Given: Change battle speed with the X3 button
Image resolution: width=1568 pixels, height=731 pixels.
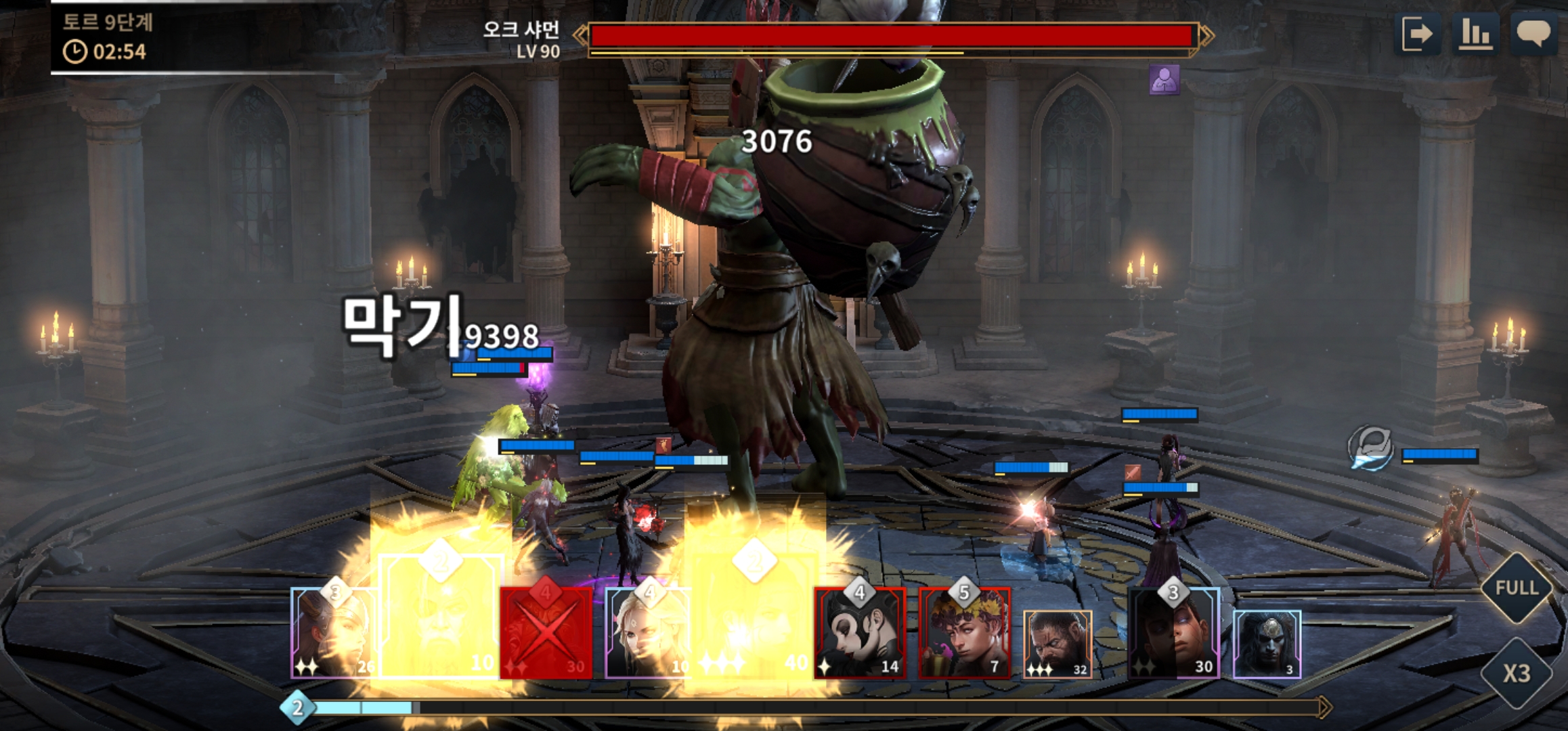Looking at the screenshot, I should [x=1517, y=673].
